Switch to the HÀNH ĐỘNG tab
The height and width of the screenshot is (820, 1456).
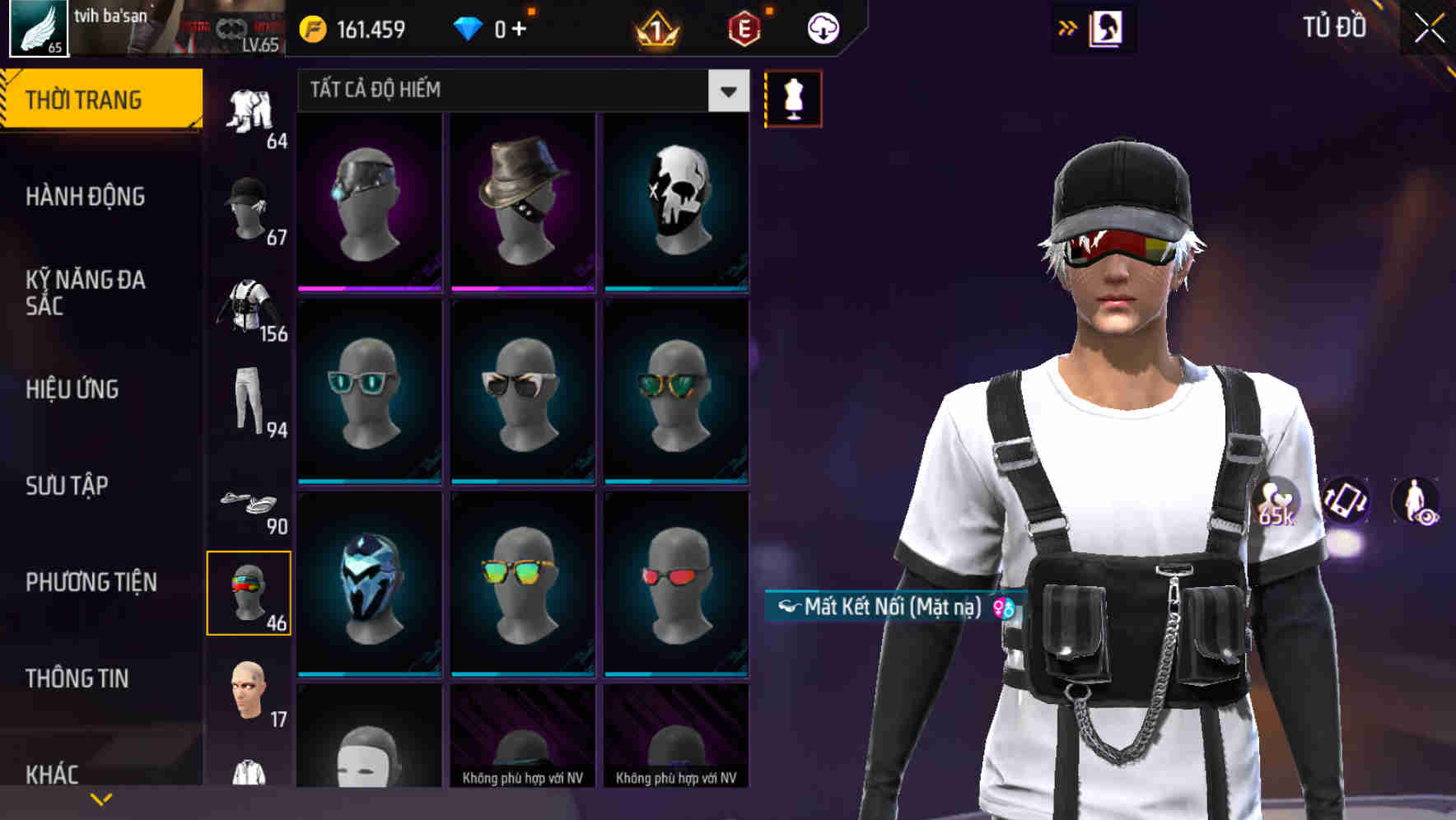[x=86, y=197]
